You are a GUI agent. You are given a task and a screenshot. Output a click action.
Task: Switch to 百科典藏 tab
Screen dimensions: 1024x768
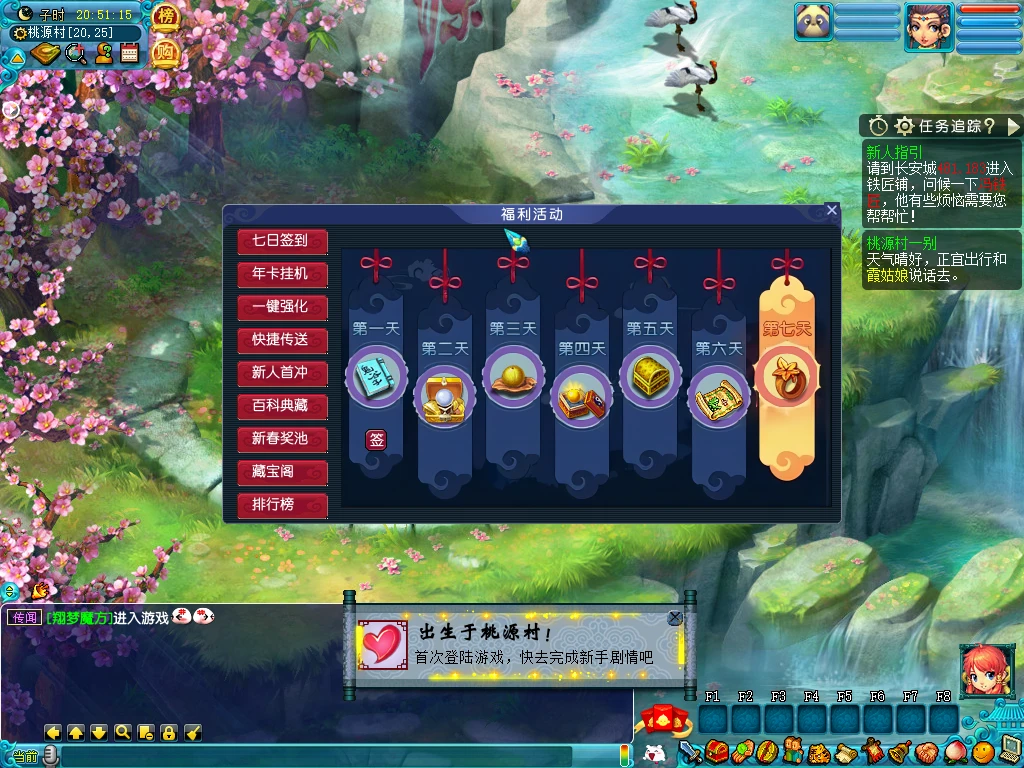282,406
